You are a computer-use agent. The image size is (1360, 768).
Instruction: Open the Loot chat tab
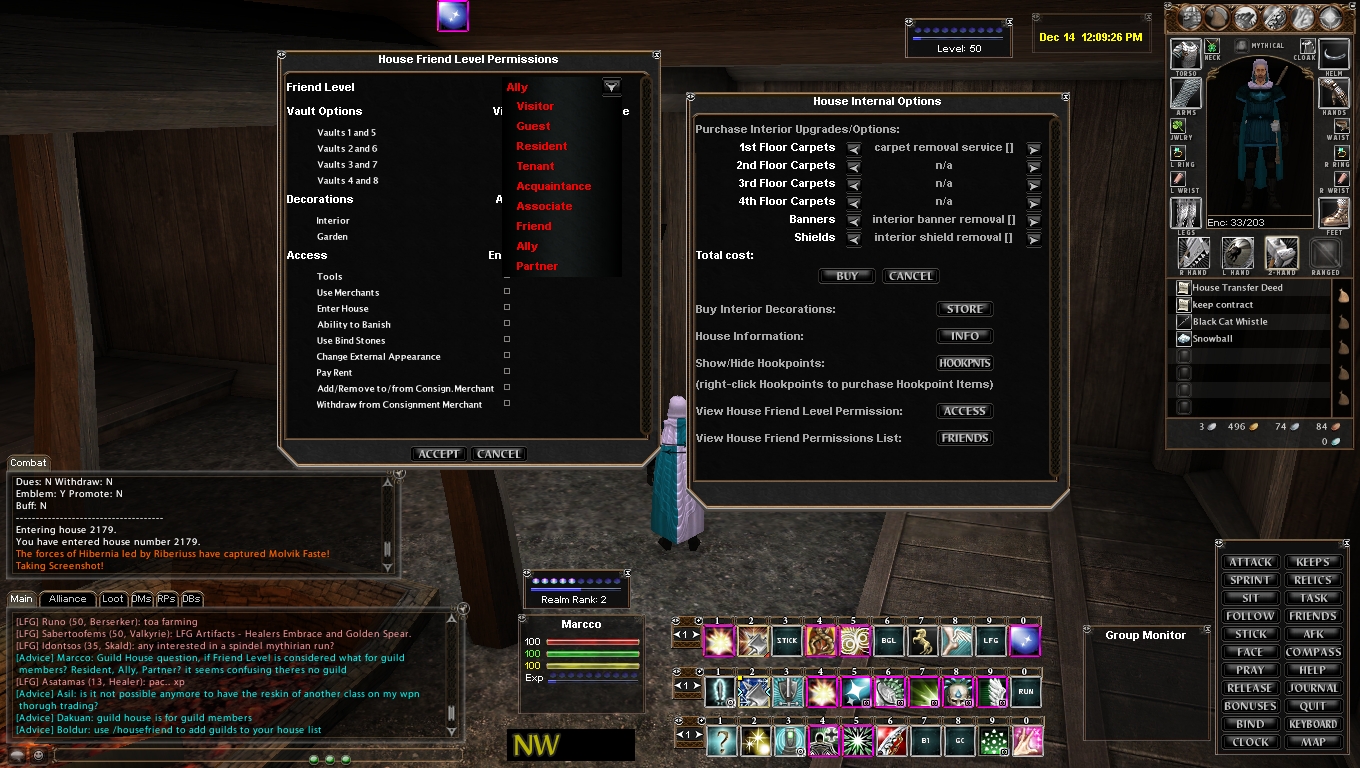(x=113, y=599)
